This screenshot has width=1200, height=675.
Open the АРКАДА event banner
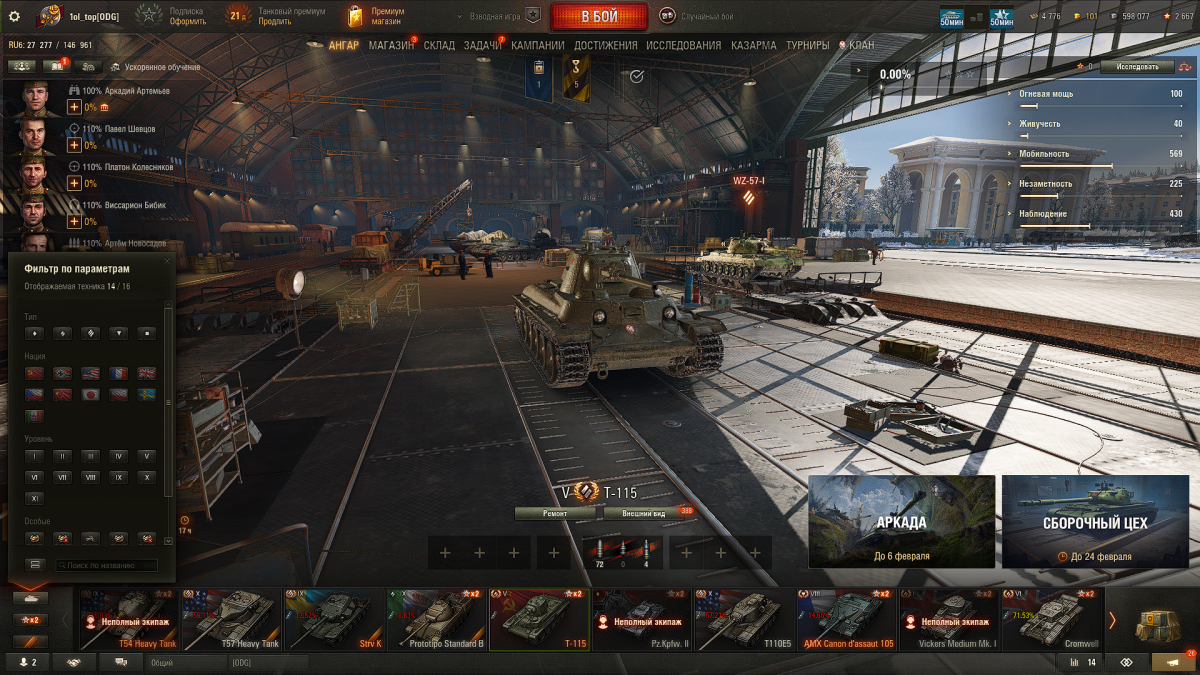(x=901, y=522)
